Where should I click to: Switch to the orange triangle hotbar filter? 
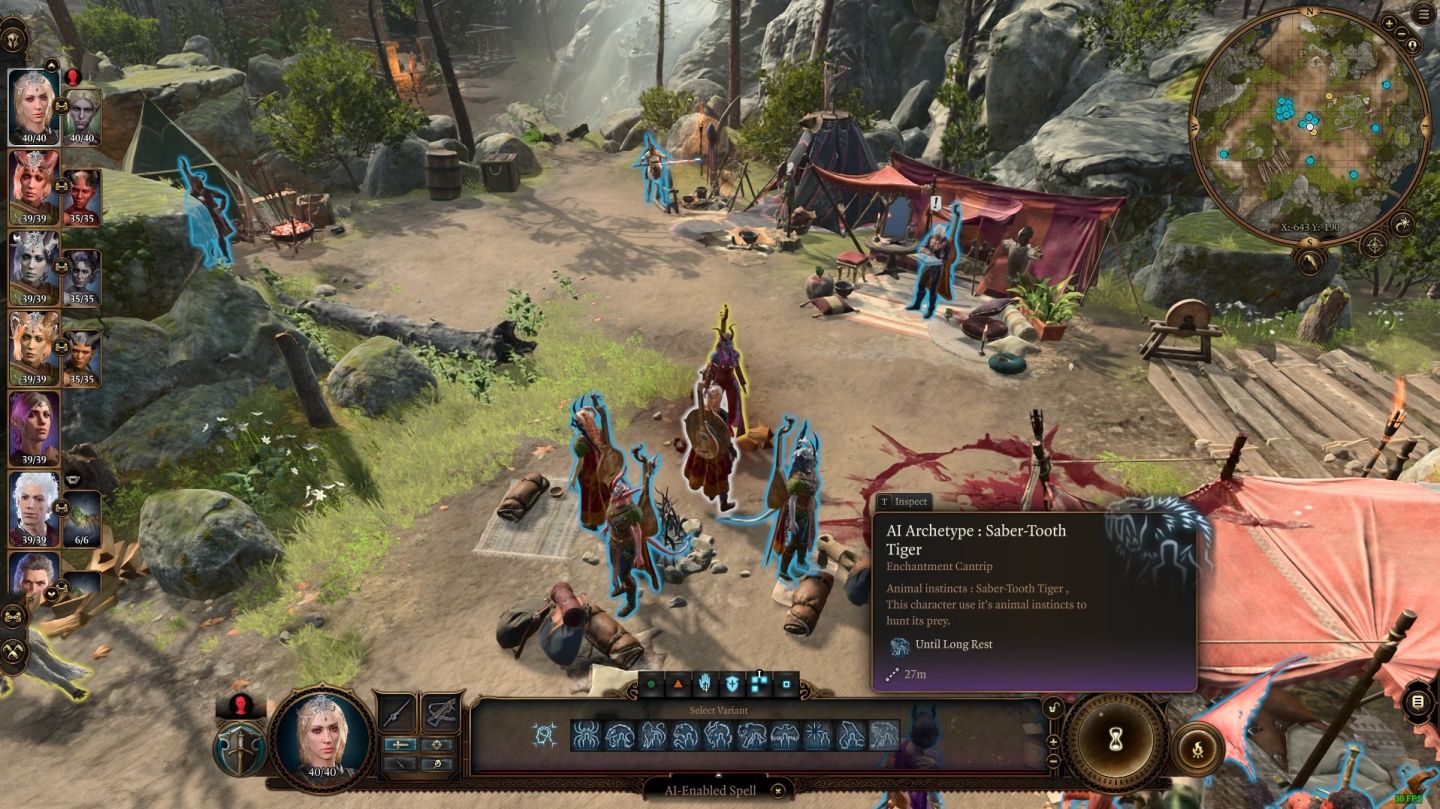coord(678,685)
